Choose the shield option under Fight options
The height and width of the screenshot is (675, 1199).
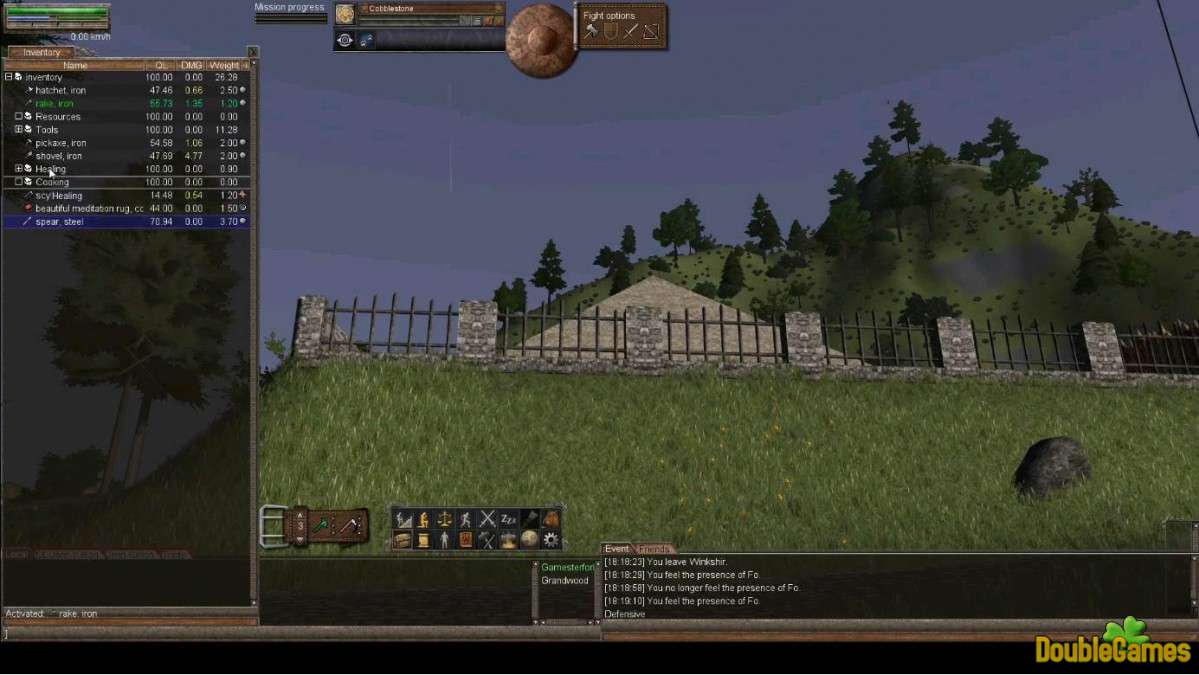click(x=611, y=32)
